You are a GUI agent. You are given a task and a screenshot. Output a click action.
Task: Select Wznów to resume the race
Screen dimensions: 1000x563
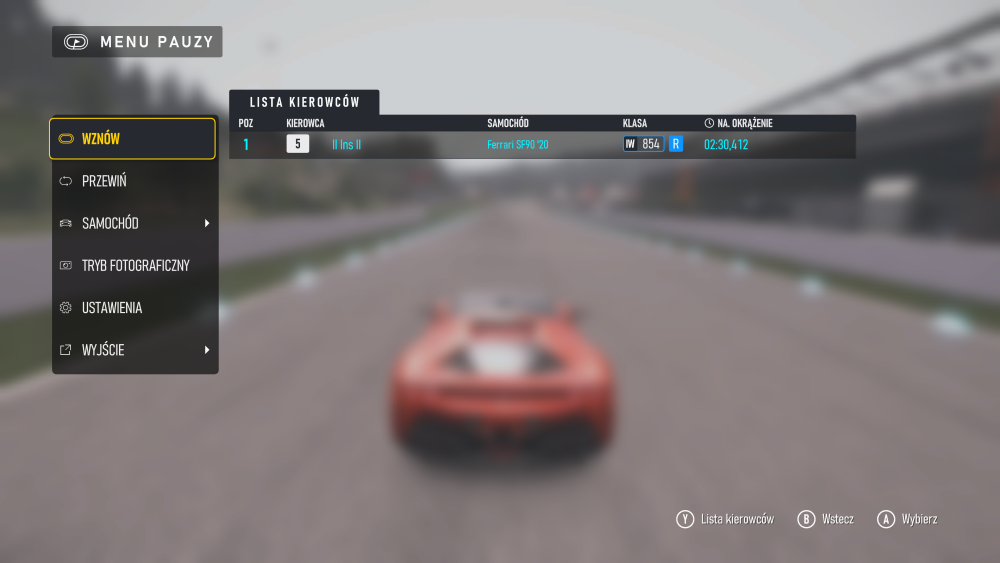(x=132, y=139)
